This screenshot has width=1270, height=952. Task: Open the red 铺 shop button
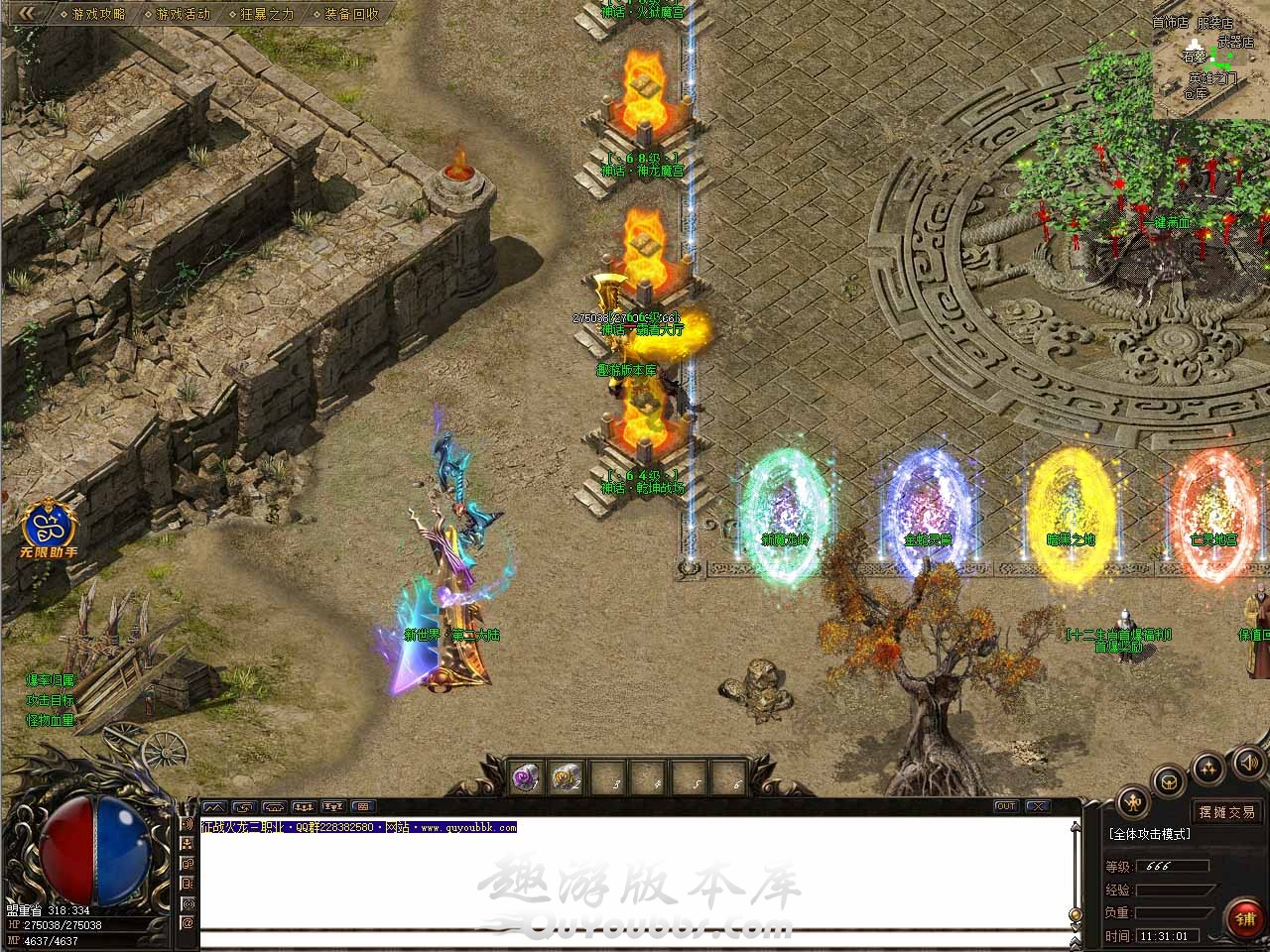[1244, 919]
